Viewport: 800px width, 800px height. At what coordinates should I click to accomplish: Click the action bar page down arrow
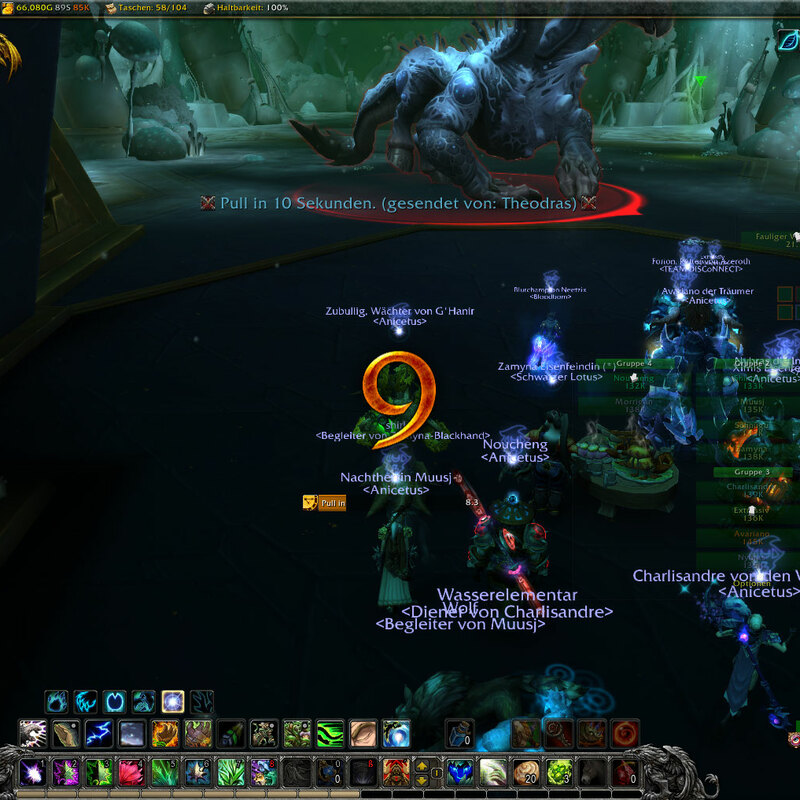pyautogui.click(x=424, y=779)
